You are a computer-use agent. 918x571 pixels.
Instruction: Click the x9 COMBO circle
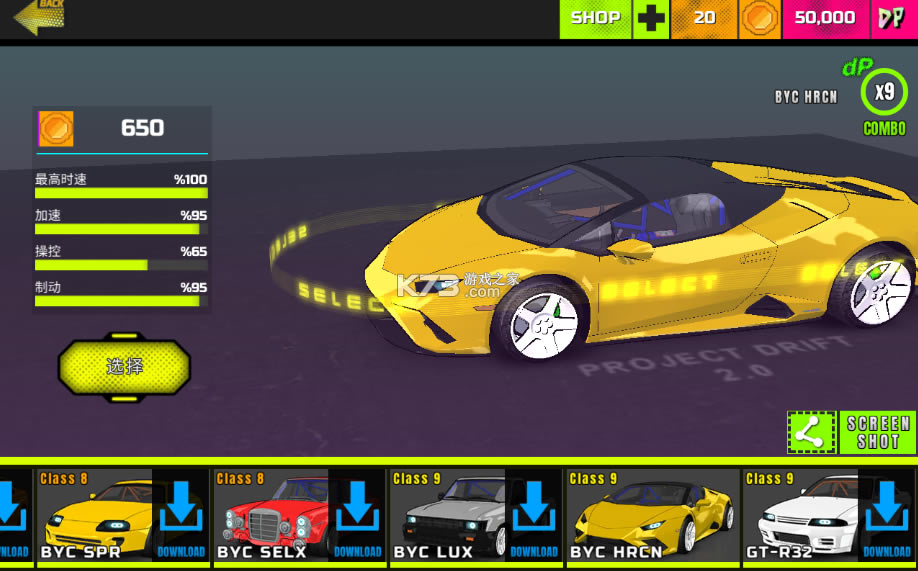[884, 93]
